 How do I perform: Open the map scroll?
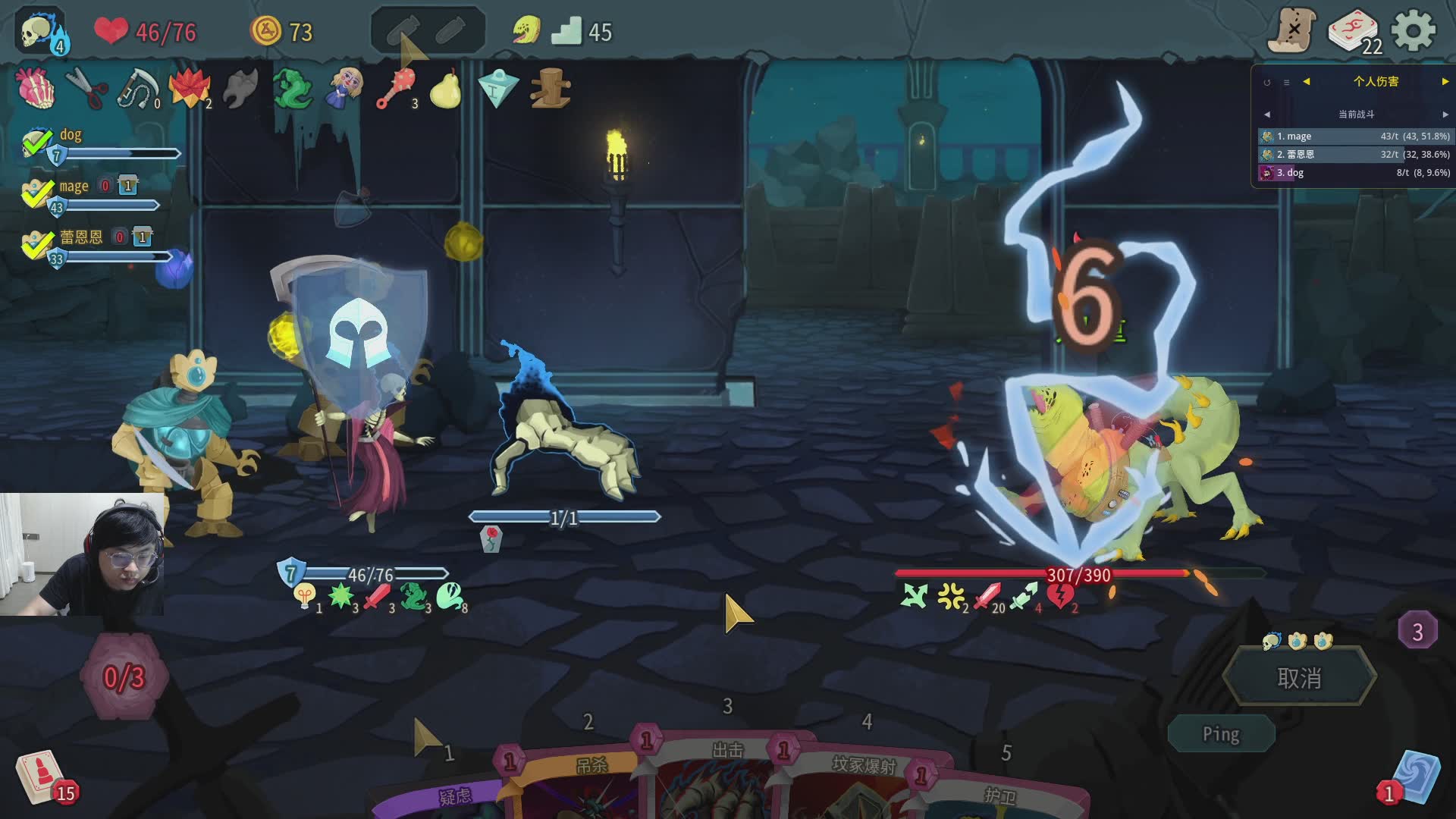1293,31
